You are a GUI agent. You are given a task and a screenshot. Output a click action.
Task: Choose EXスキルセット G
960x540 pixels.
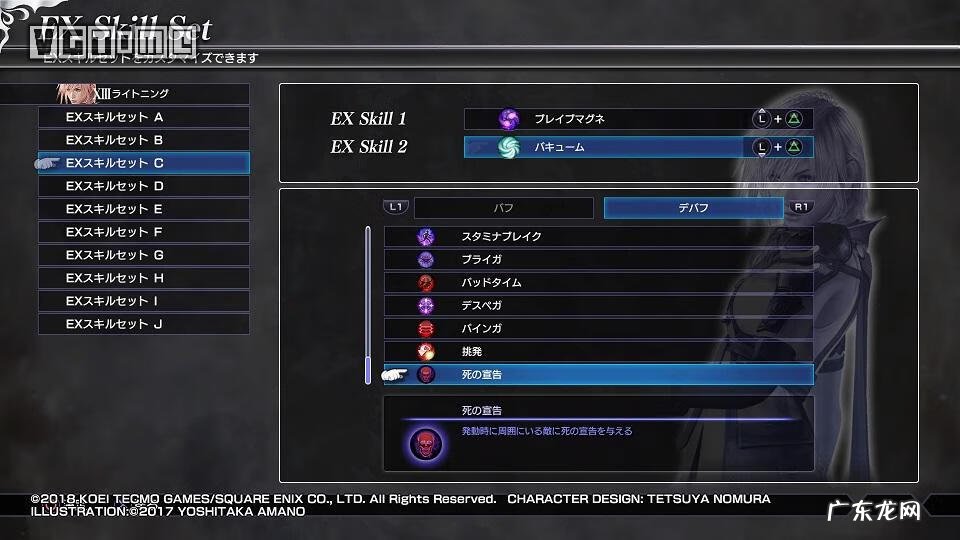pos(143,255)
